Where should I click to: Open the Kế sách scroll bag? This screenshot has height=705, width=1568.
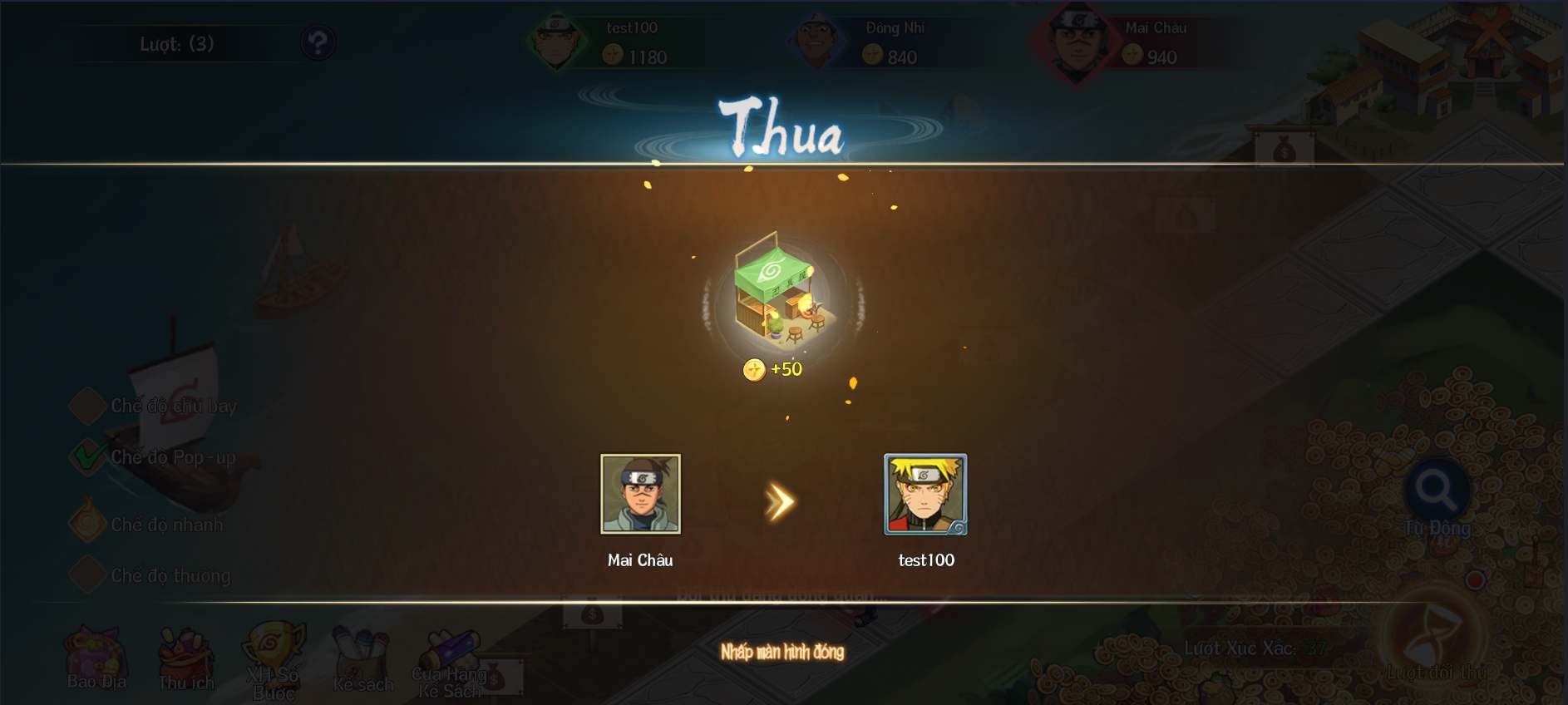point(362,659)
